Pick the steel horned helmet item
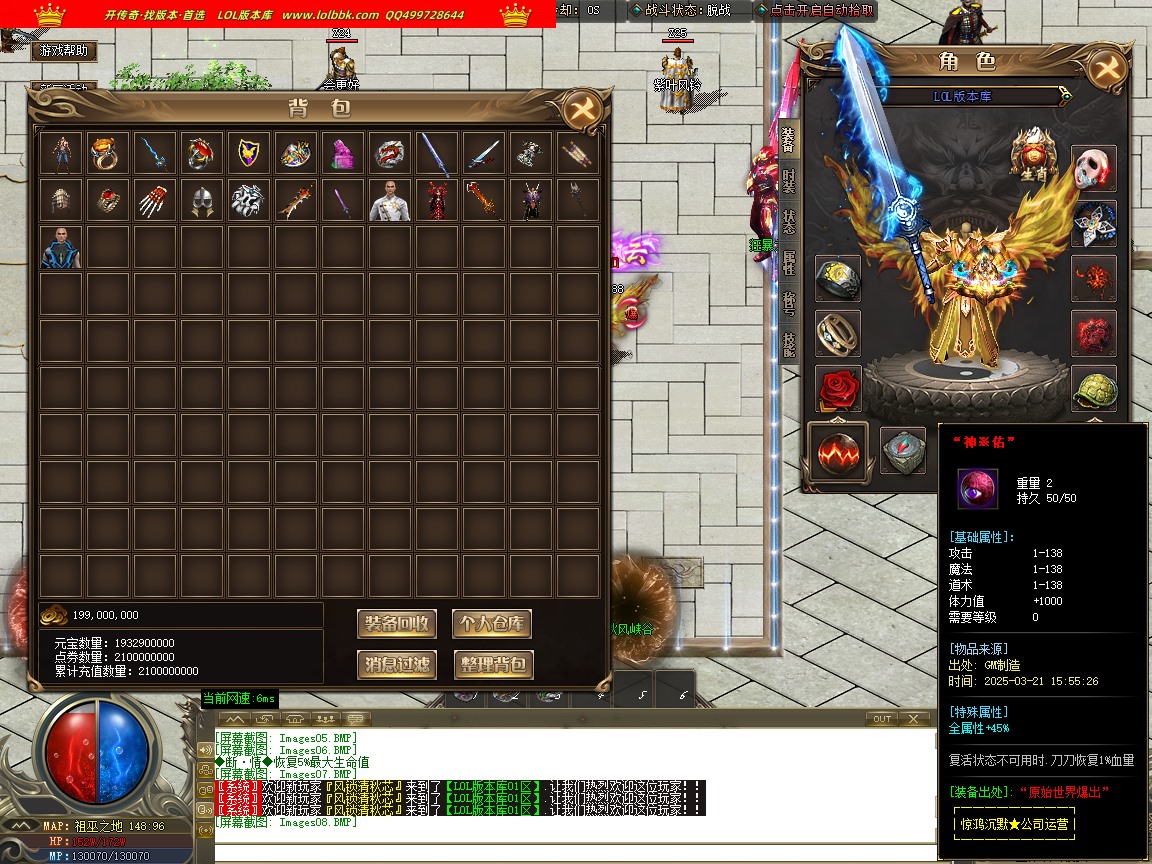The height and width of the screenshot is (864, 1152). pyautogui.click(x=200, y=200)
